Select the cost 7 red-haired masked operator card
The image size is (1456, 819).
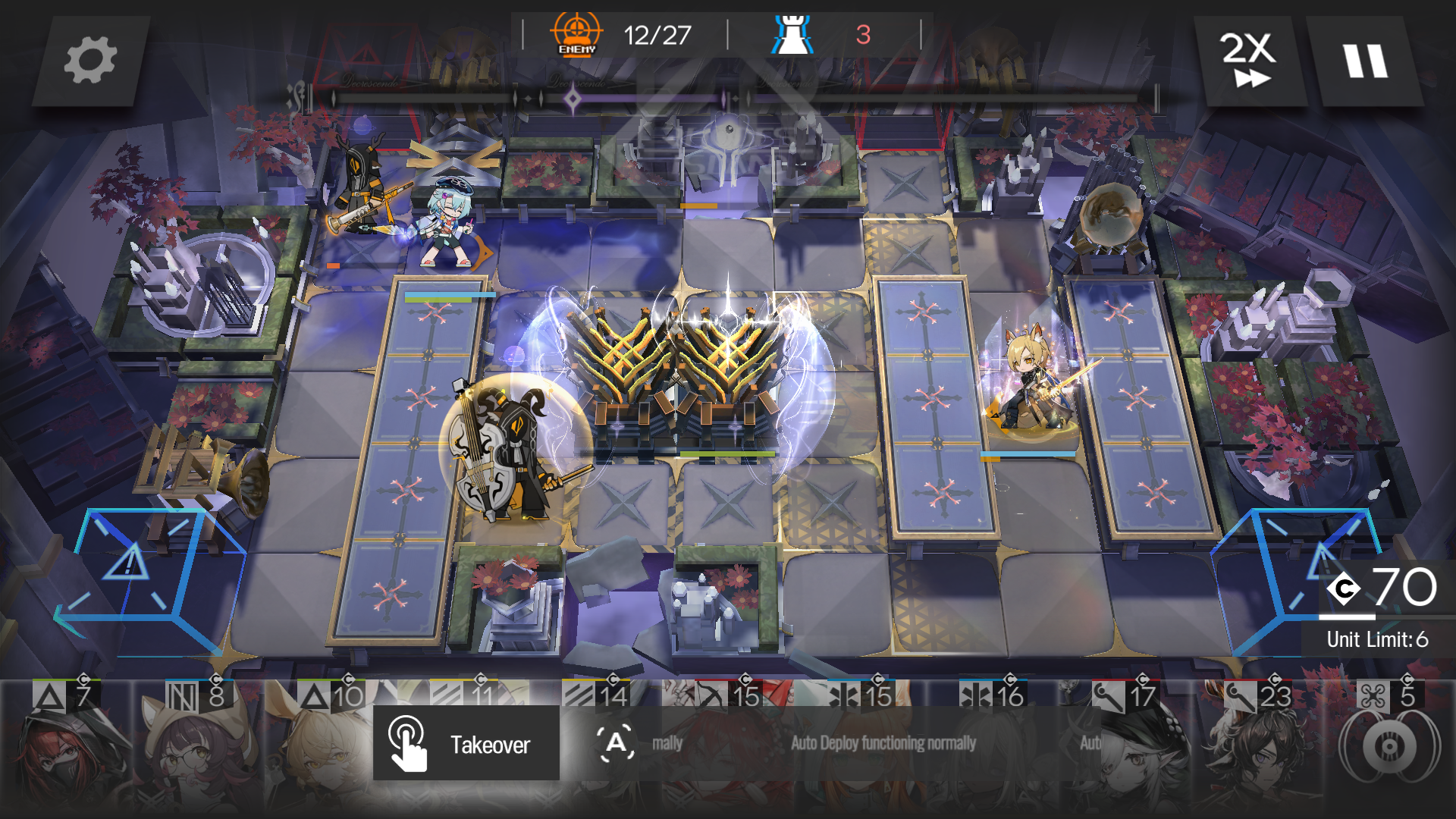click(x=67, y=751)
